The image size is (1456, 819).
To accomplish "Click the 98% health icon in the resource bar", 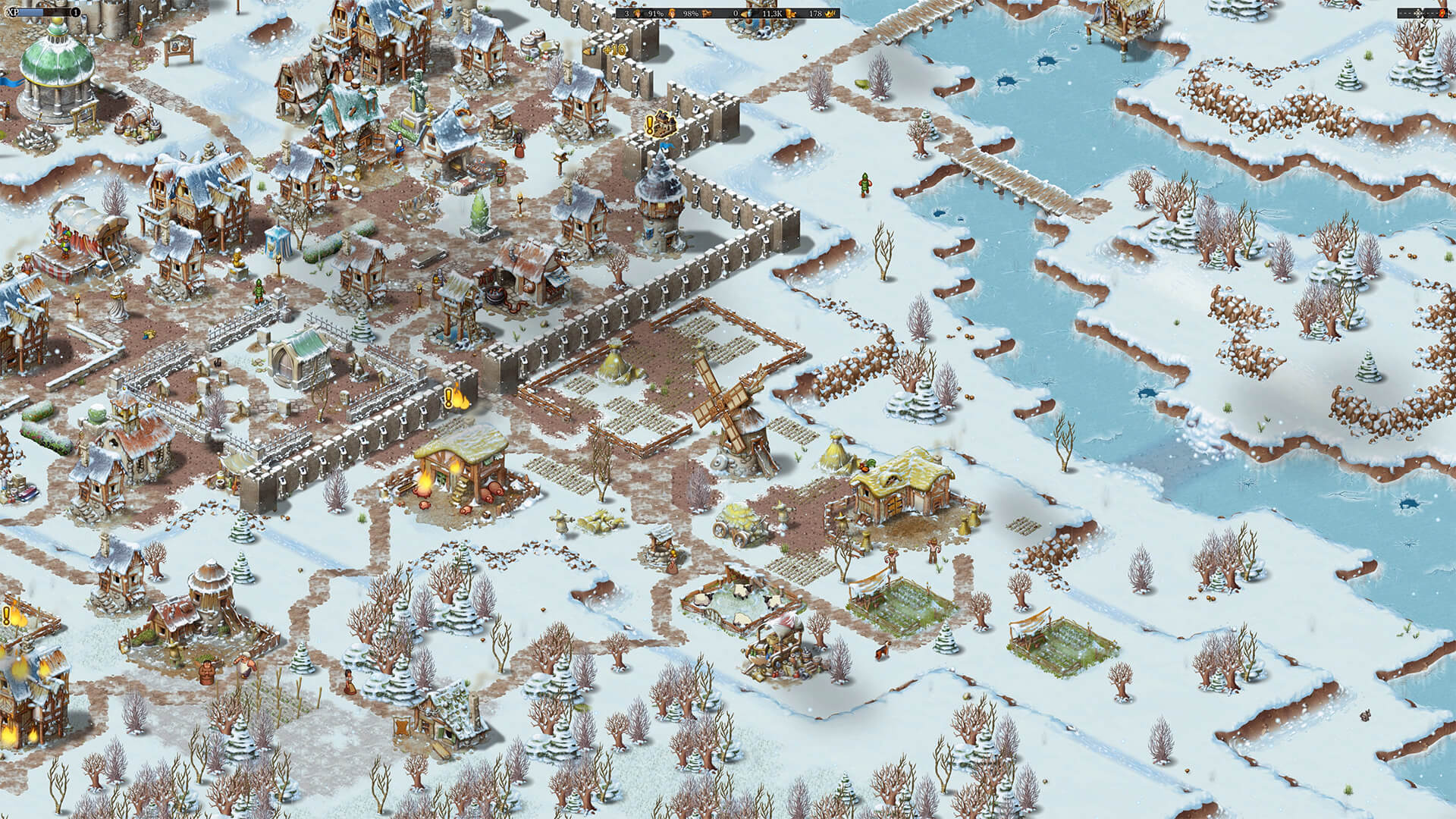I will 707,14.
